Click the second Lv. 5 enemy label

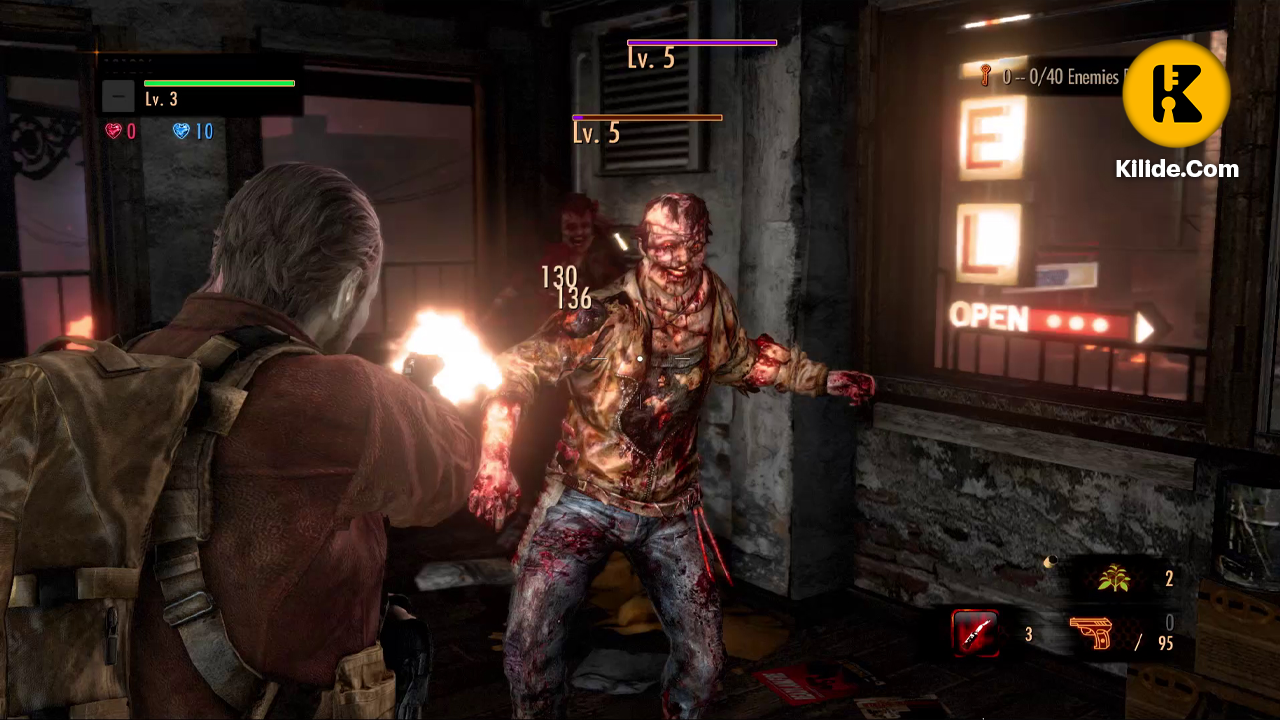pyautogui.click(x=596, y=133)
